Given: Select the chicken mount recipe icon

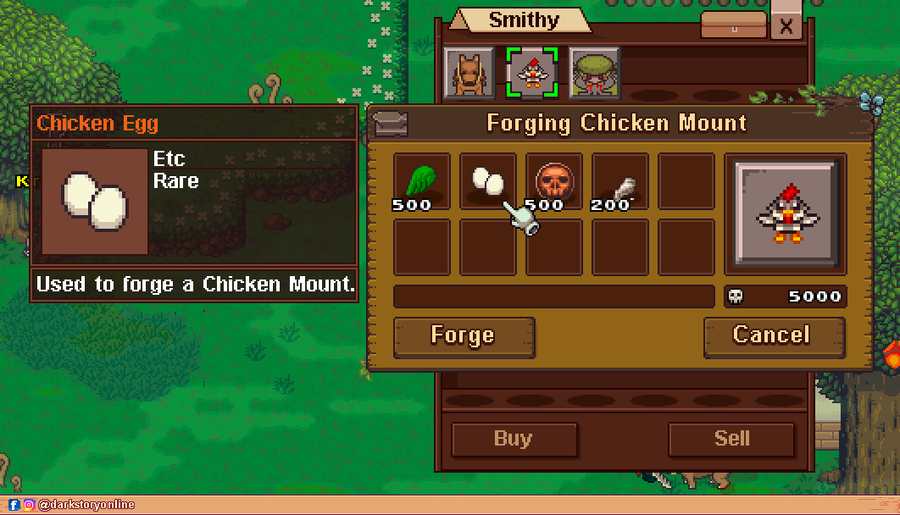Looking at the screenshot, I should pyautogui.click(x=531, y=71).
